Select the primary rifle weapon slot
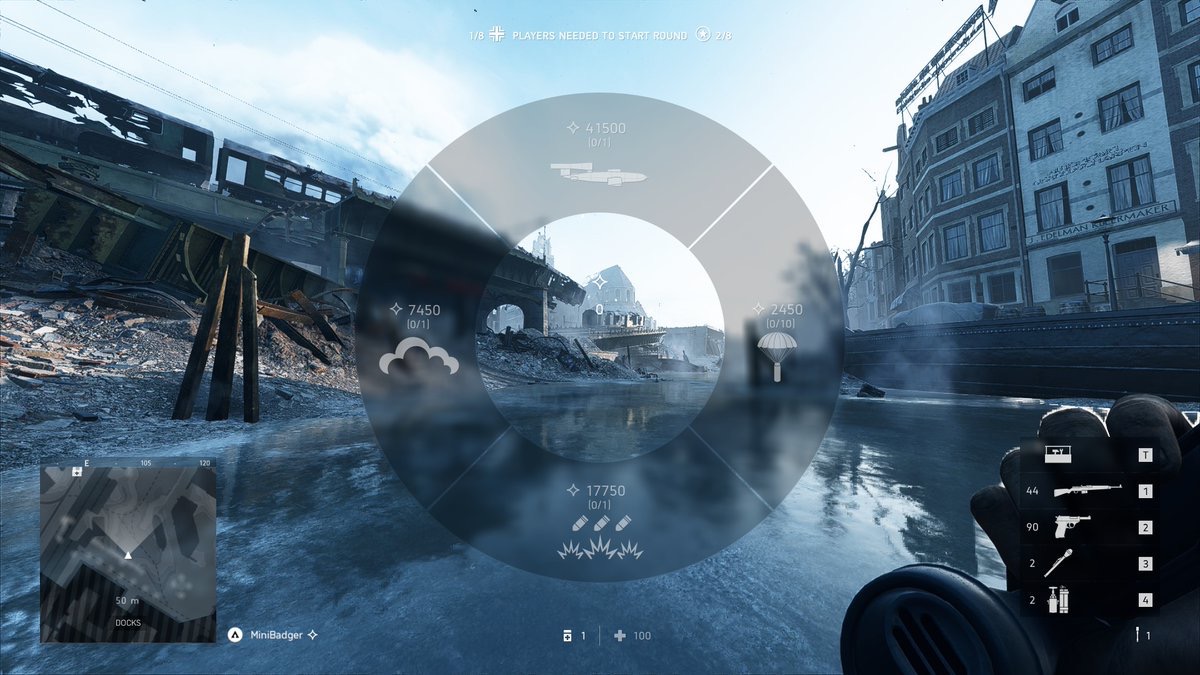Screen dimensions: 1200x675 1086,491
